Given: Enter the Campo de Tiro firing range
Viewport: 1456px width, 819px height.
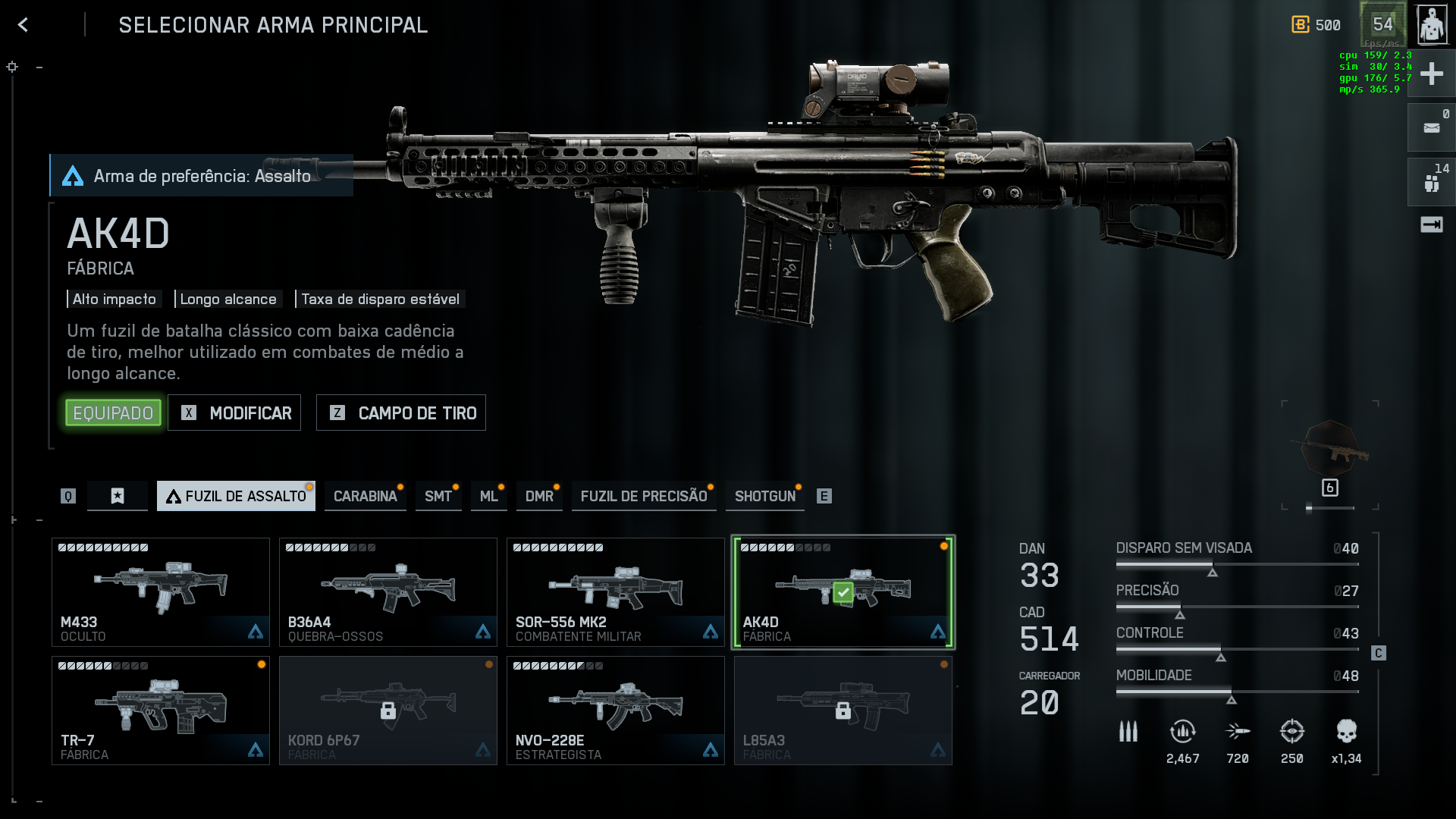Looking at the screenshot, I should coord(401,413).
